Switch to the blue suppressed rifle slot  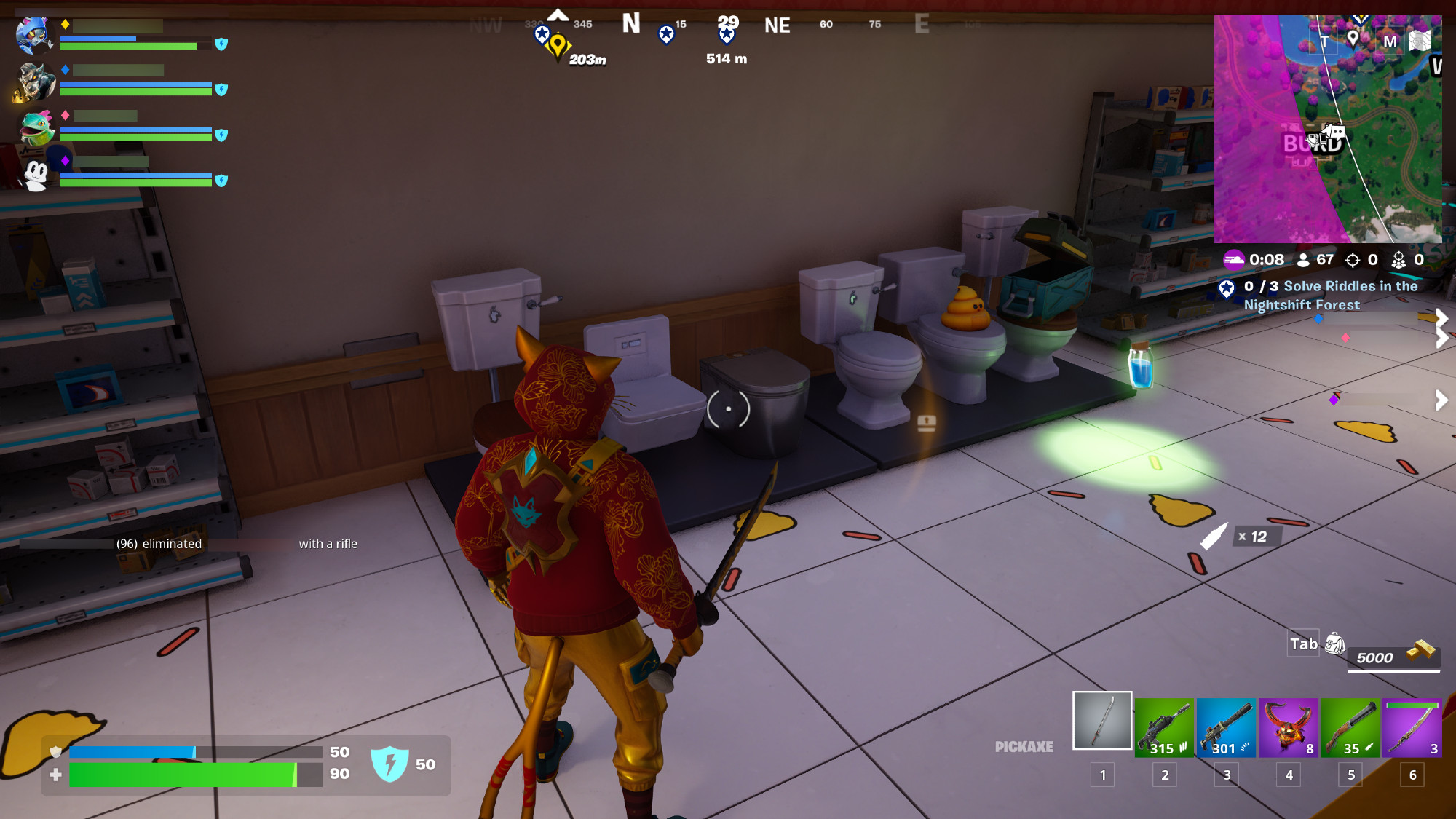(x=1226, y=727)
